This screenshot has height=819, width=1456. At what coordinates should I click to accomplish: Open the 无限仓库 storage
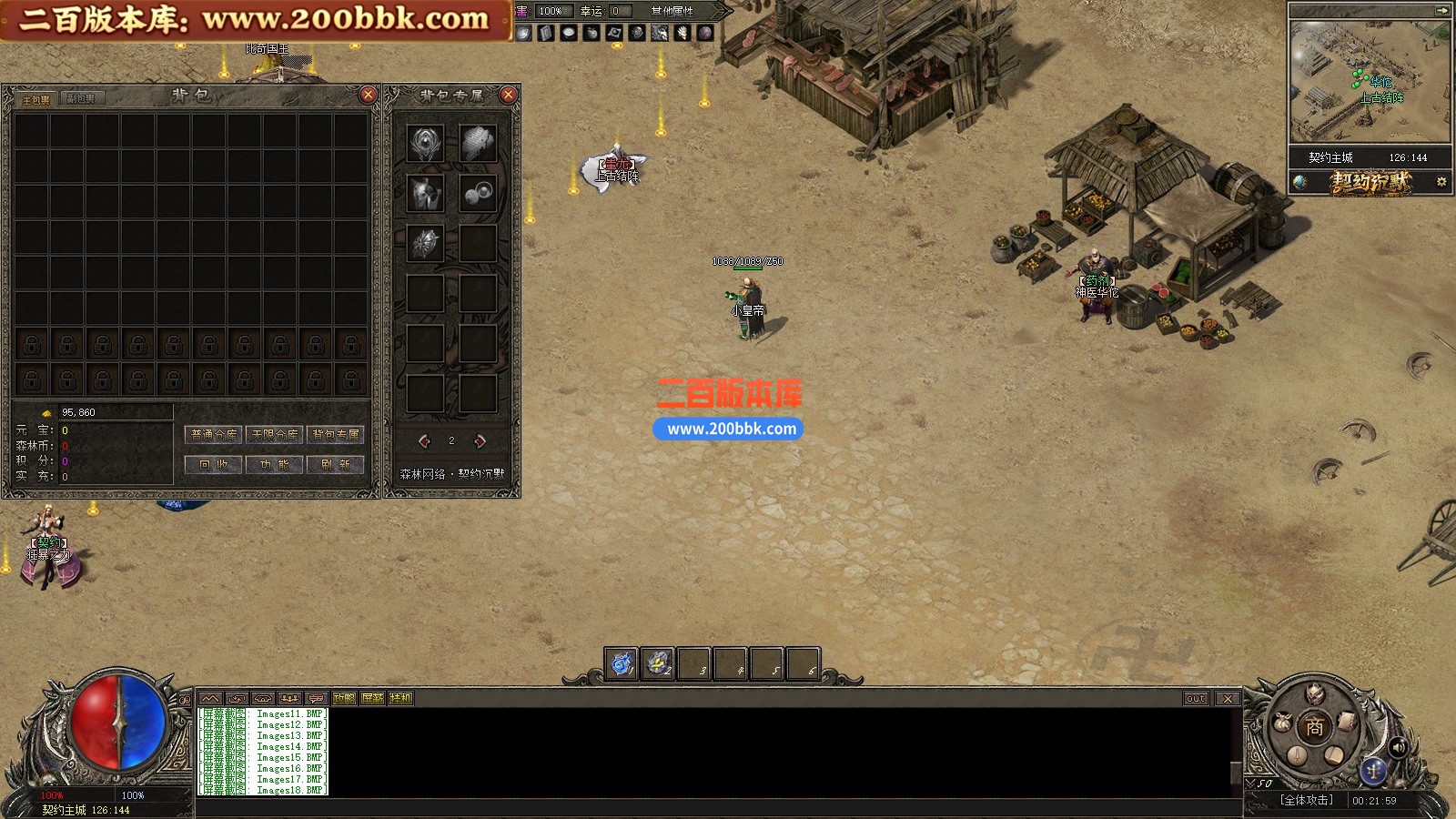(275, 435)
